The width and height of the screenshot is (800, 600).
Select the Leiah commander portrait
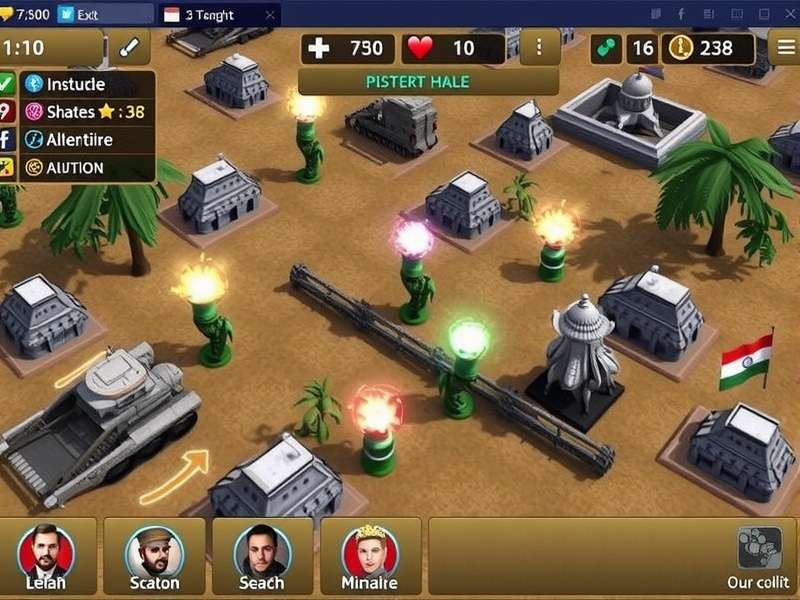point(46,551)
